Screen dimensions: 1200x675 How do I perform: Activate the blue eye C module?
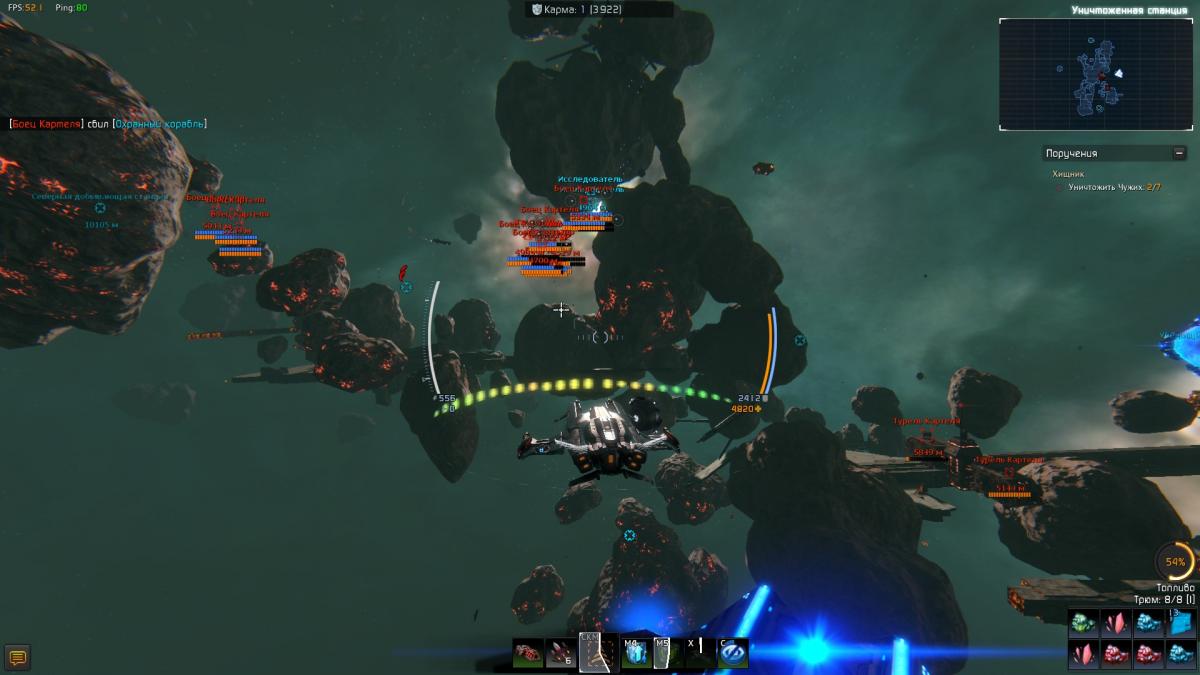pos(732,653)
